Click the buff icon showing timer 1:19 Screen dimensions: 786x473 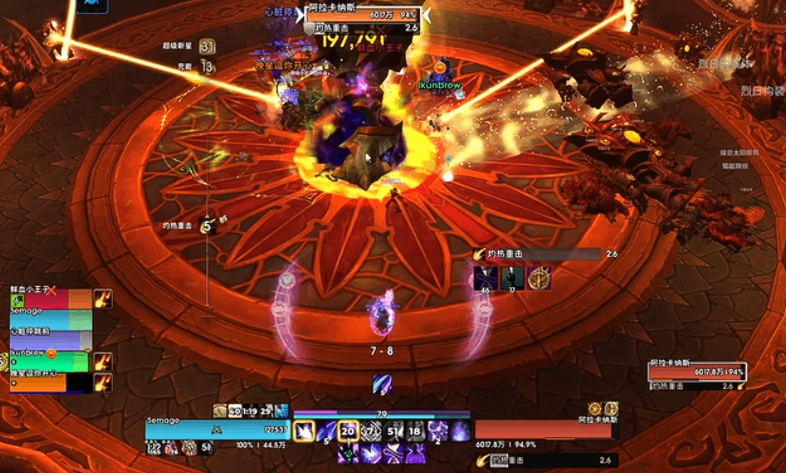(x=251, y=411)
